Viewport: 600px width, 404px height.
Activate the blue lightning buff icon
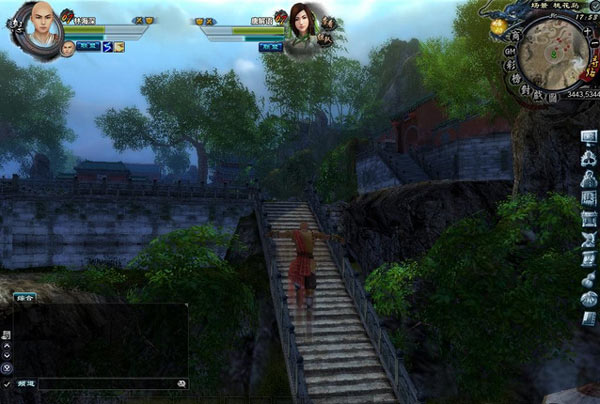[107, 47]
